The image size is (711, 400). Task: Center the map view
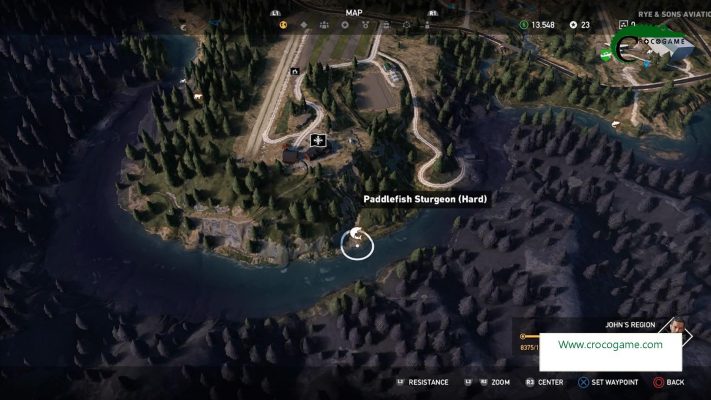544,382
